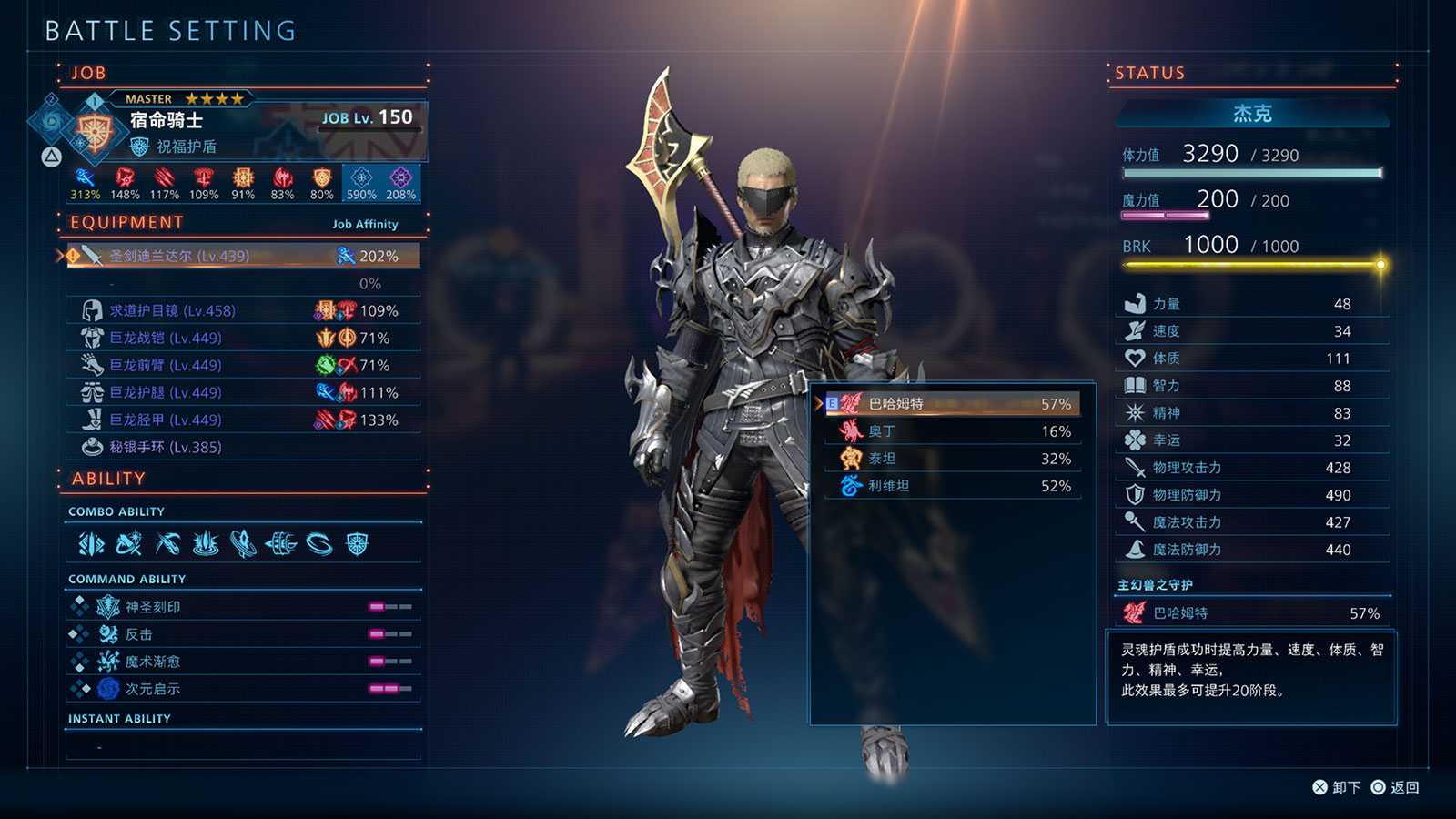Select the 巨龙战铠 body armor slot
This screenshot has height=819, width=1456.
tap(242, 338)
